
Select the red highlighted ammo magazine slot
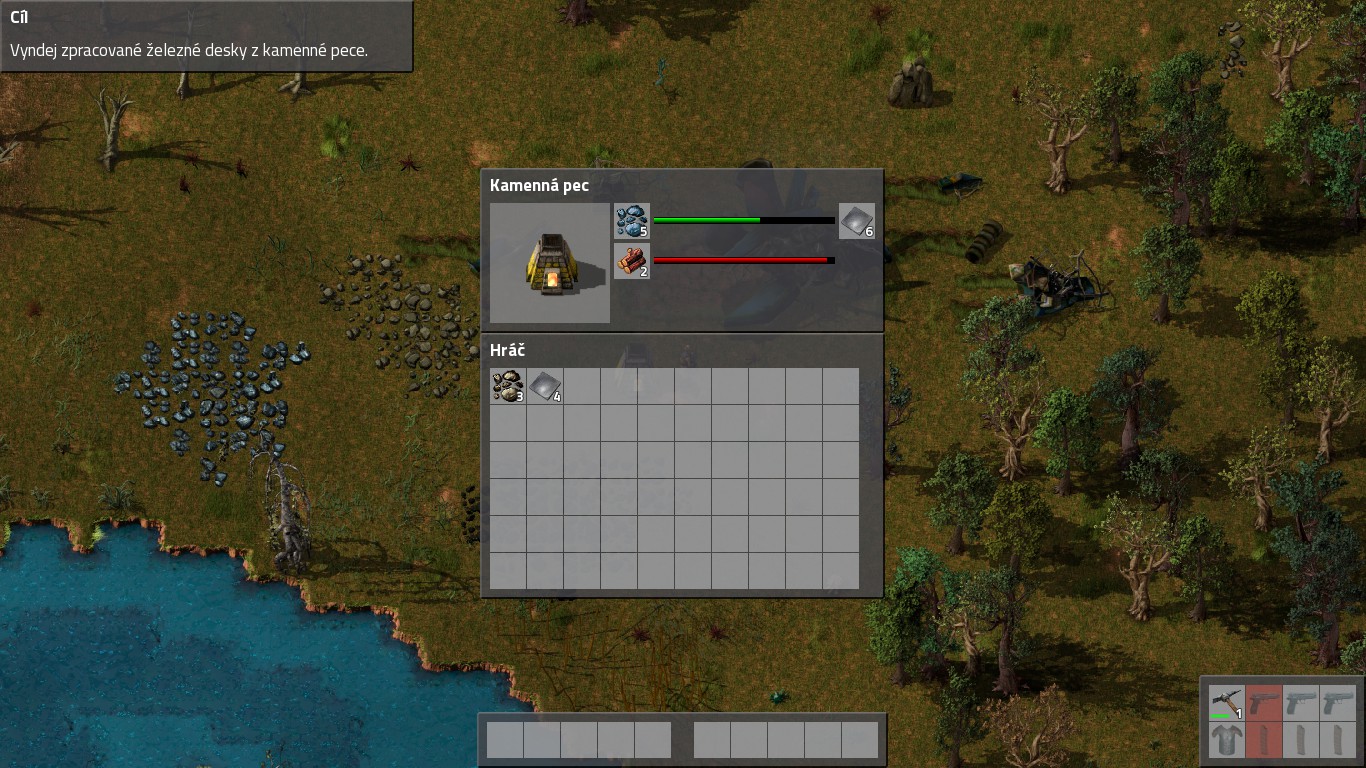click(1264, 740)
